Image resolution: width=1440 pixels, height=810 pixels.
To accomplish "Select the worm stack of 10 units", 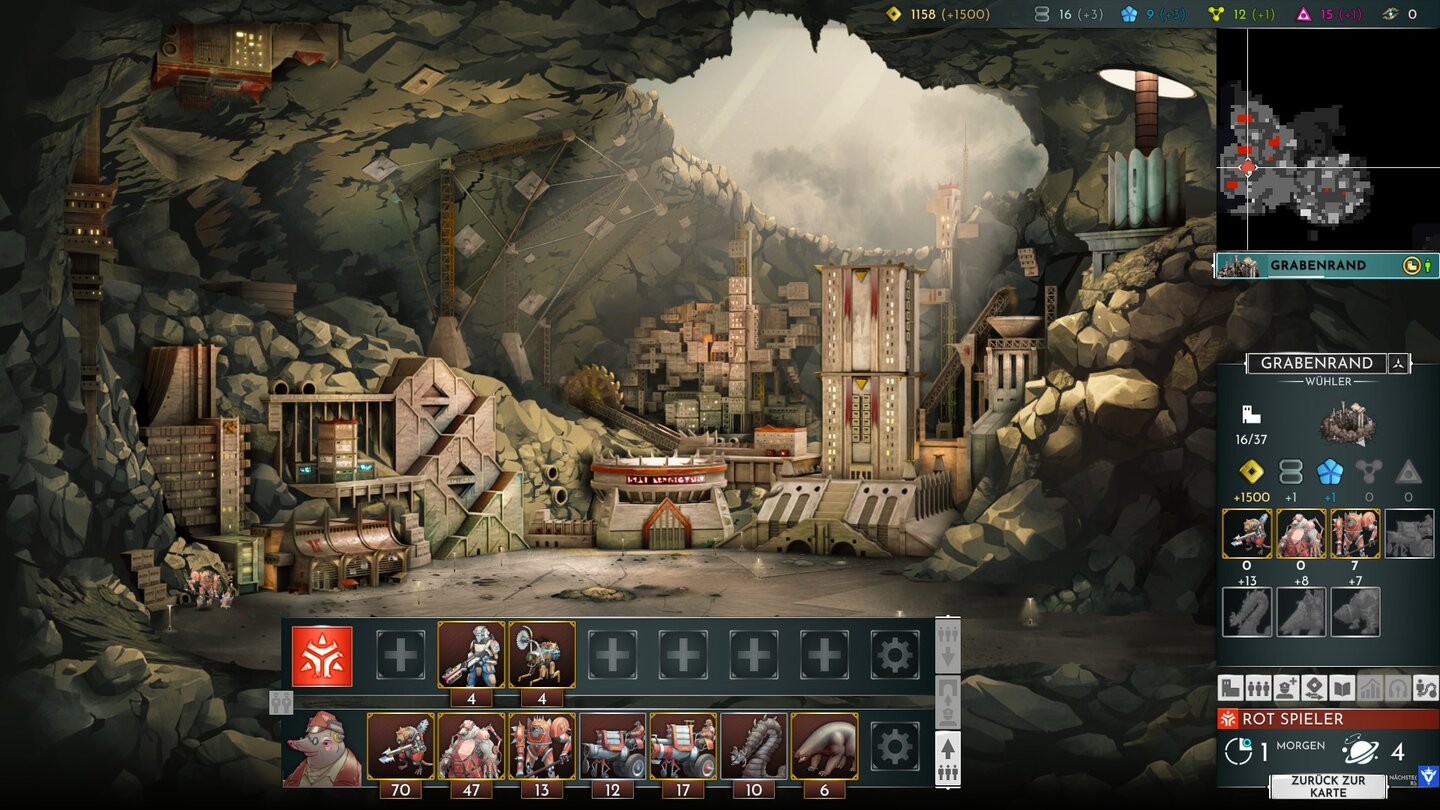I will click(x=754, y=747).
